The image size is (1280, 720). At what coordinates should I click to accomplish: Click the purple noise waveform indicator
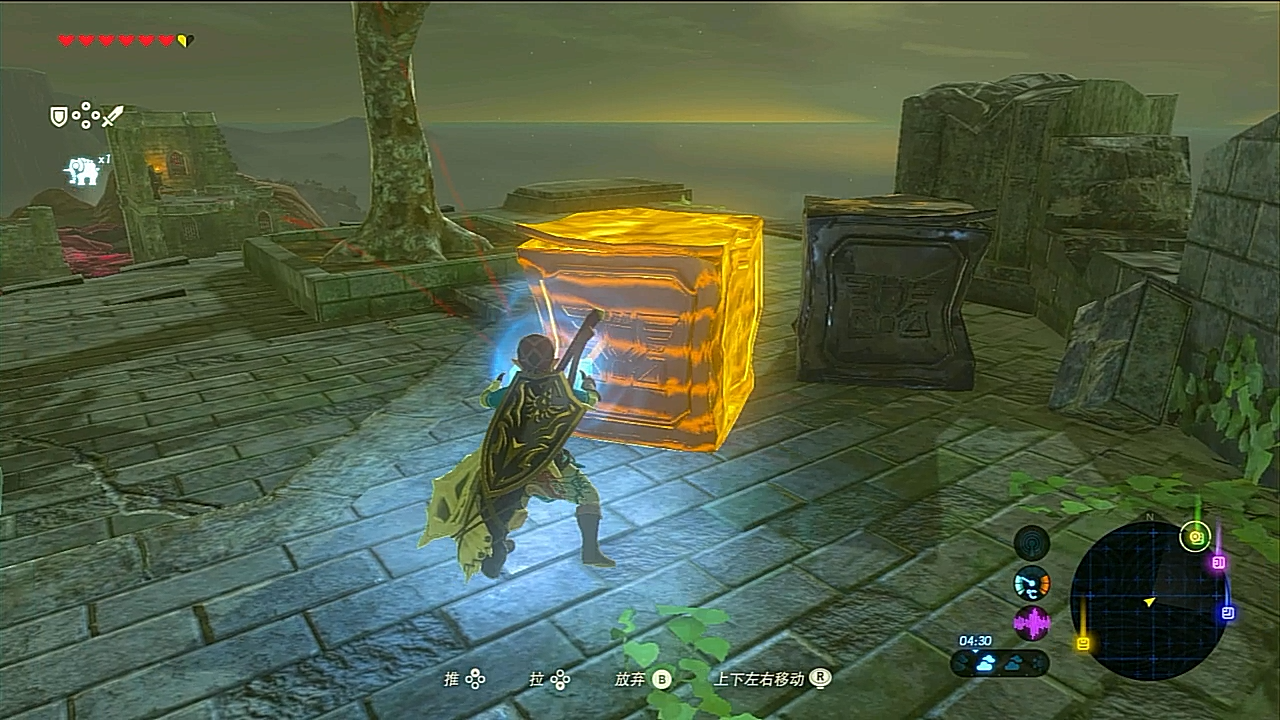1032,623
